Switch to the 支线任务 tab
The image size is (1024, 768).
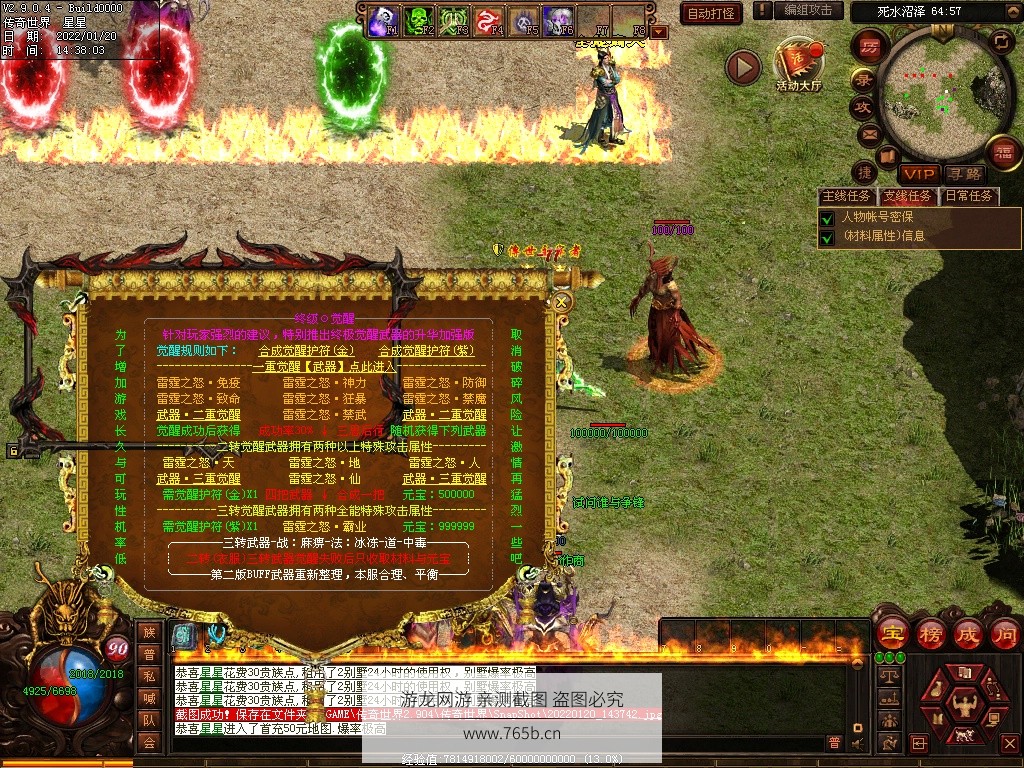(x=908, y=196)
